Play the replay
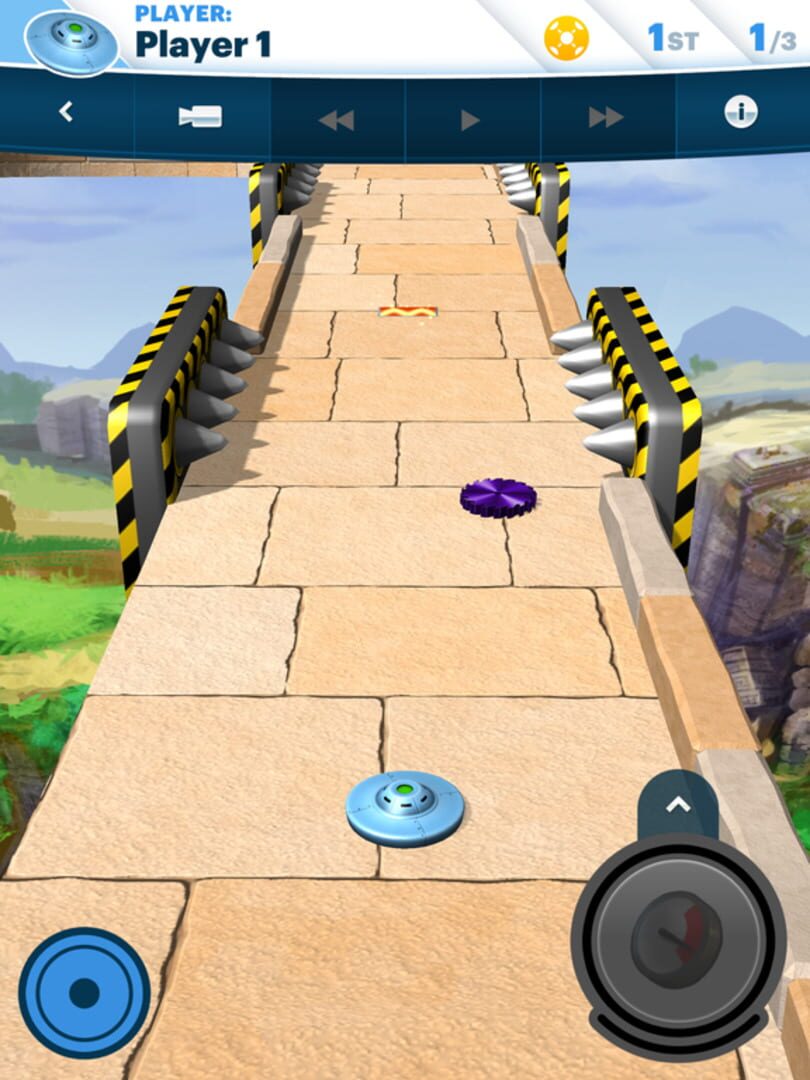 click(470, 120)
